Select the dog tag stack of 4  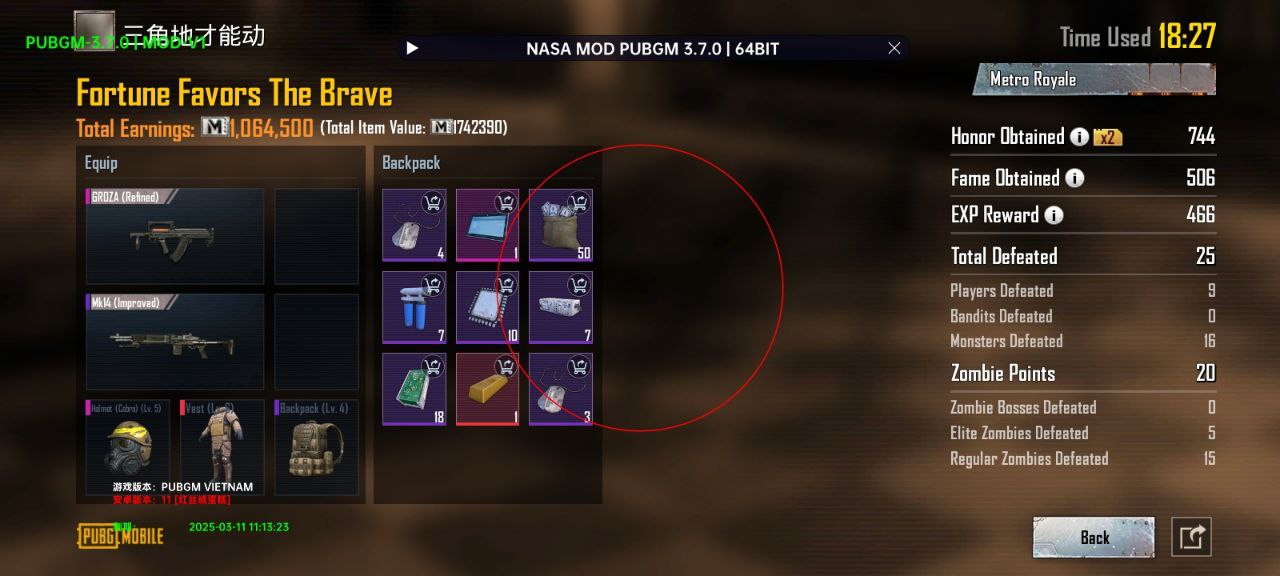click(x=414, y=225)
